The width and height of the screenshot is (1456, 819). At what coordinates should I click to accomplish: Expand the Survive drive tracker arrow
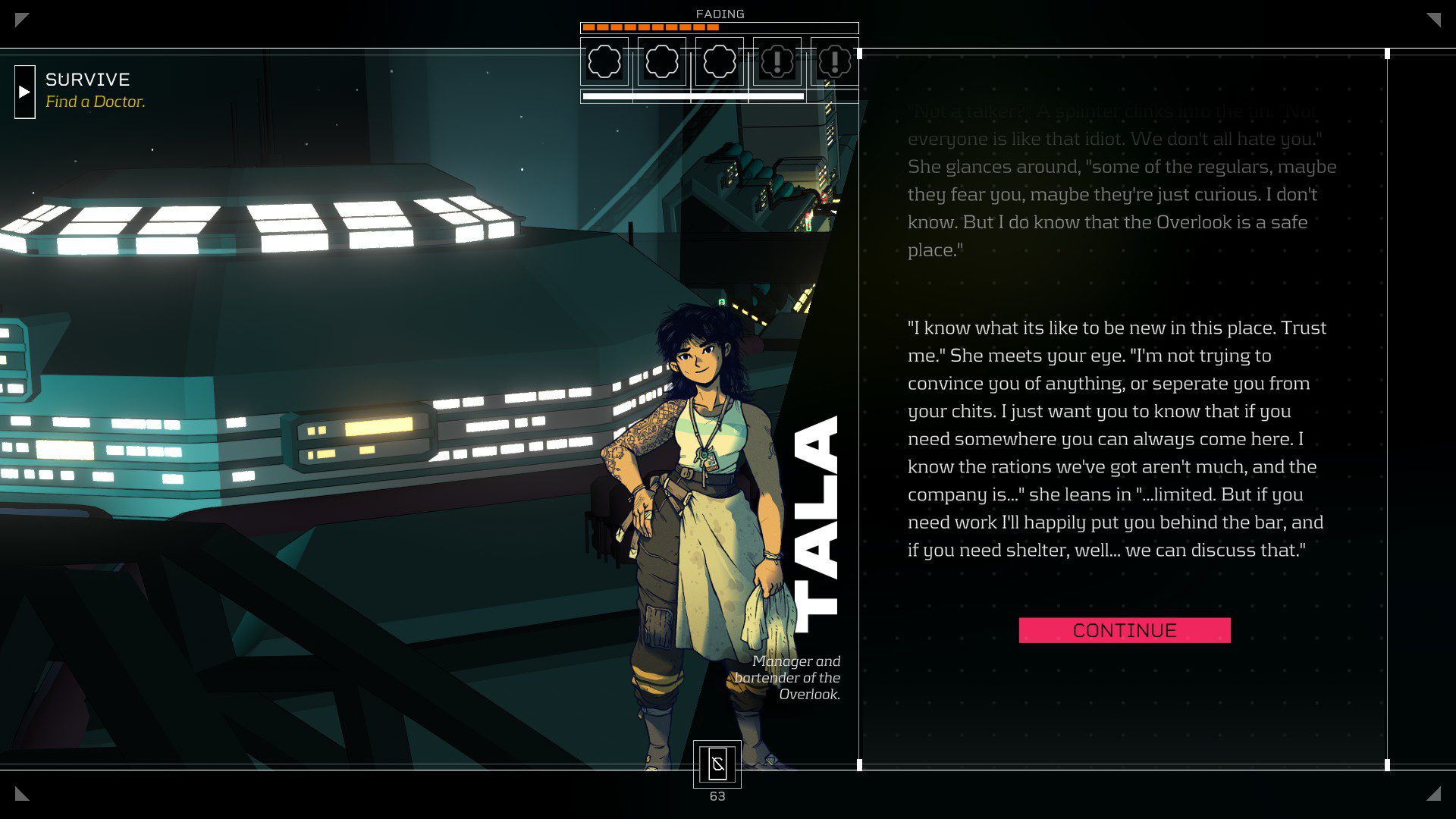[x=24, y=92]
